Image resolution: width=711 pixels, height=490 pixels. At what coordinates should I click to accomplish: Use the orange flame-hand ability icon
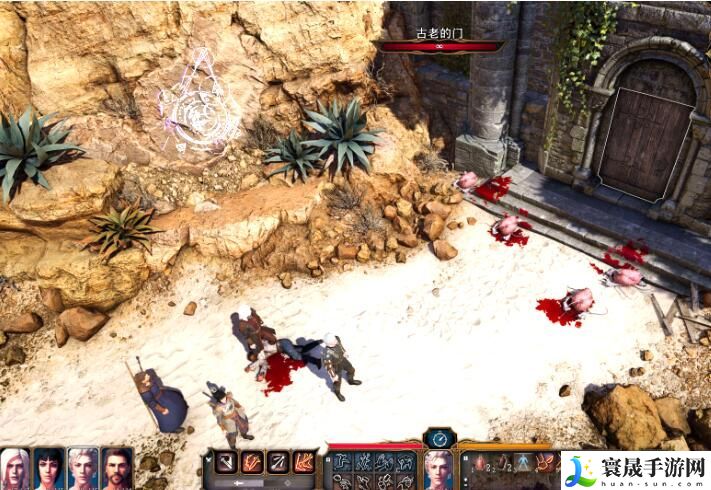(x=303, y=462)
